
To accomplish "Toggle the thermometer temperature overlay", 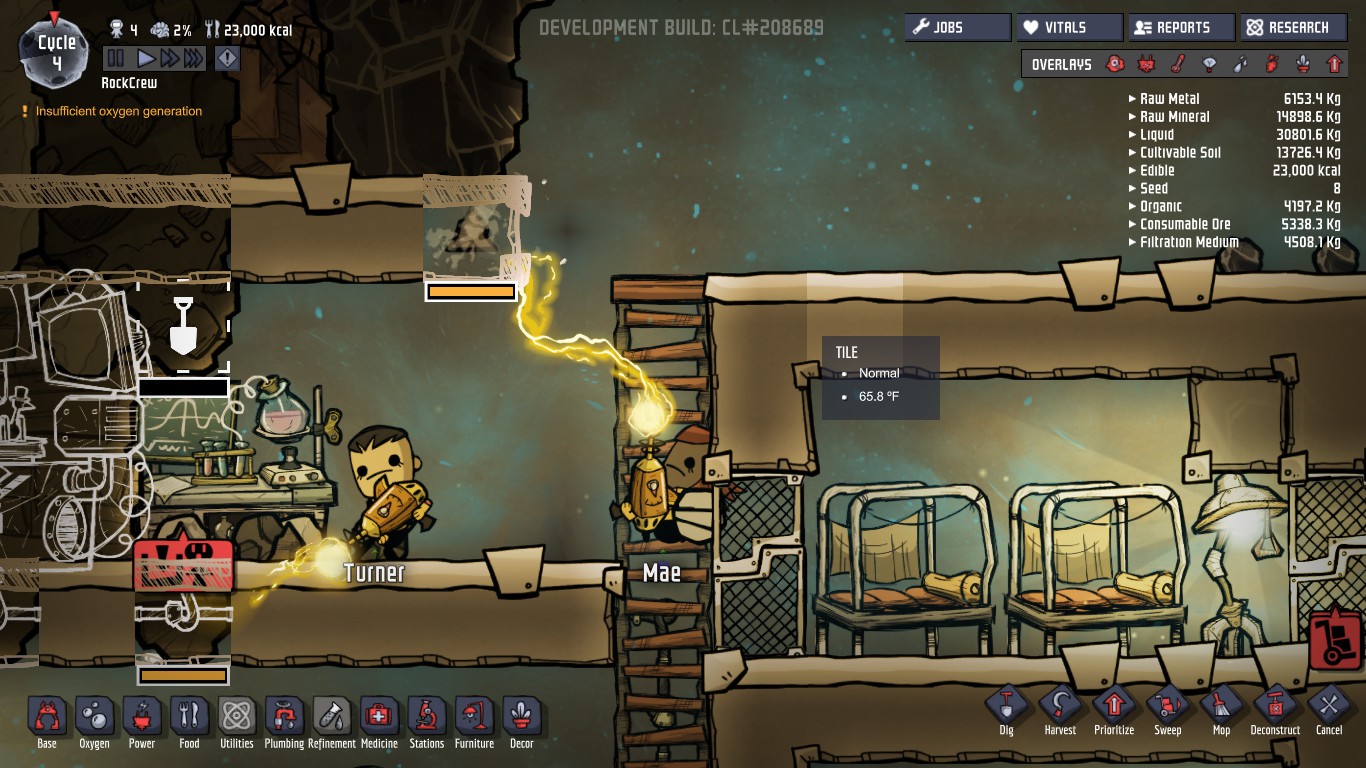I will (x=1178, y=64).
